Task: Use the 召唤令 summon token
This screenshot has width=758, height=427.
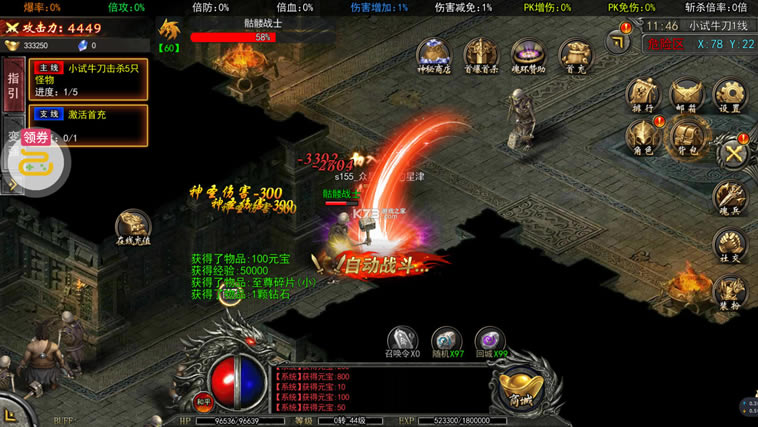Action: click(402, 339)
